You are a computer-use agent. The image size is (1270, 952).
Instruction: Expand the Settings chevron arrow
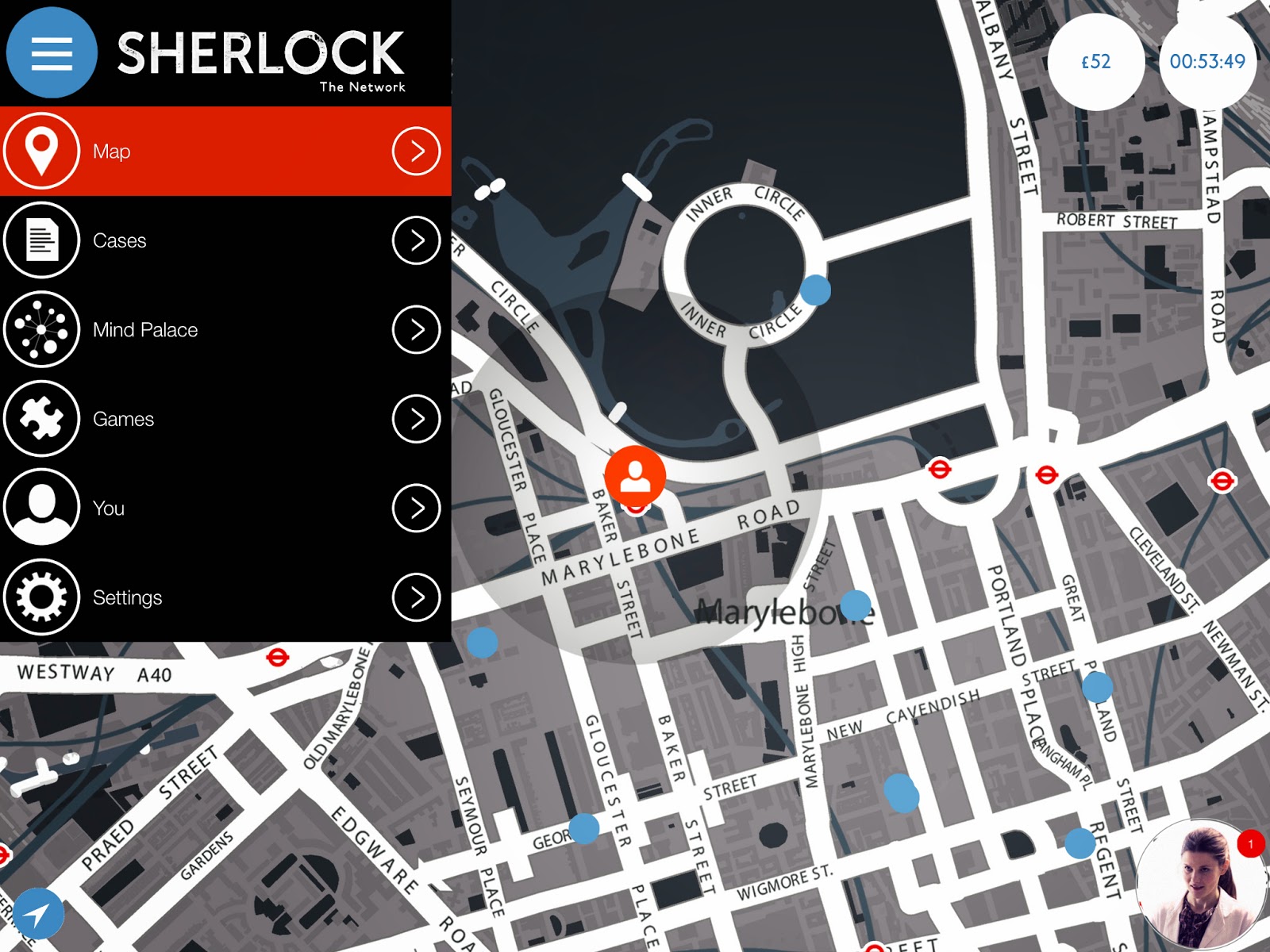[416, 597]
